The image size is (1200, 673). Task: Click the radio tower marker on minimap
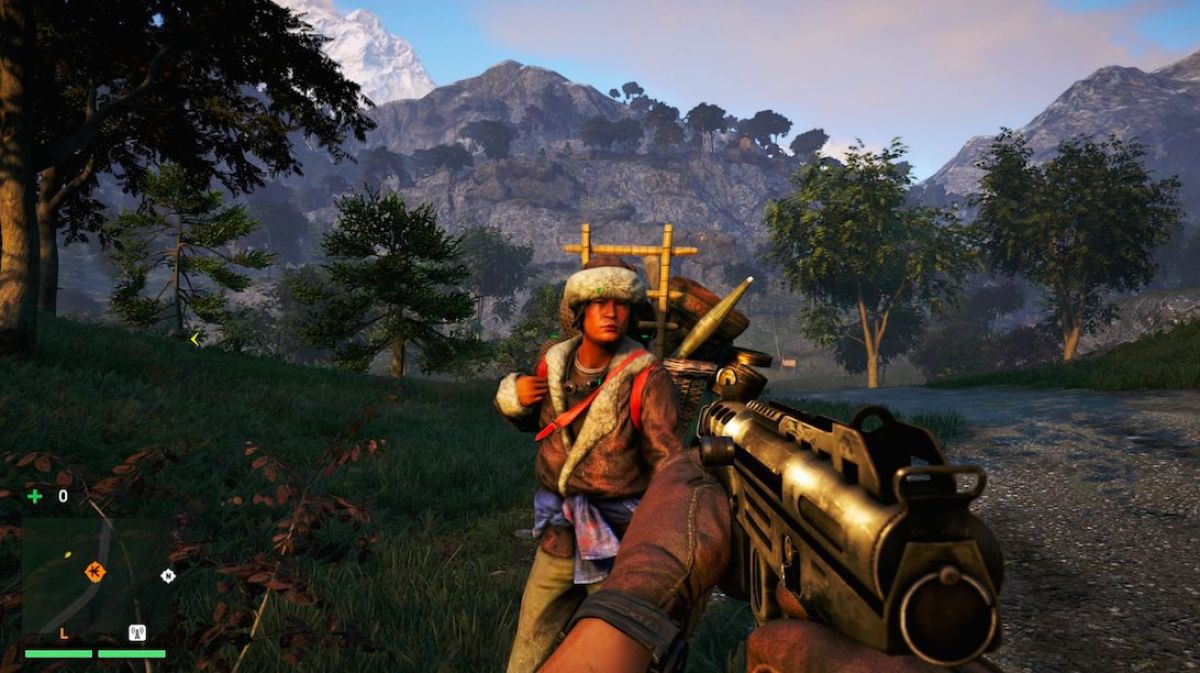[x=137, y=632]
